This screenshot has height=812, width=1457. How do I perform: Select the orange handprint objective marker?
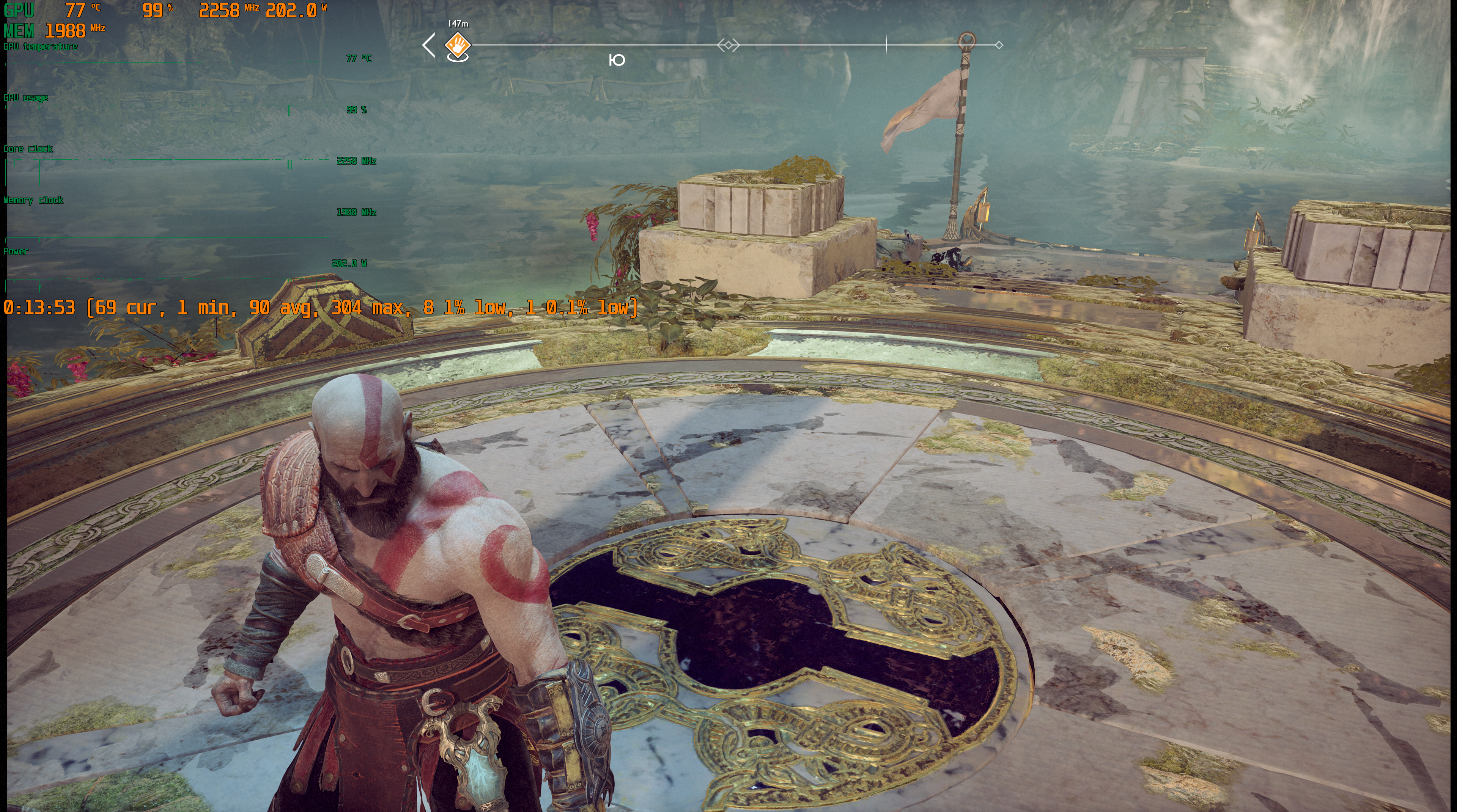tap(457, 44)
